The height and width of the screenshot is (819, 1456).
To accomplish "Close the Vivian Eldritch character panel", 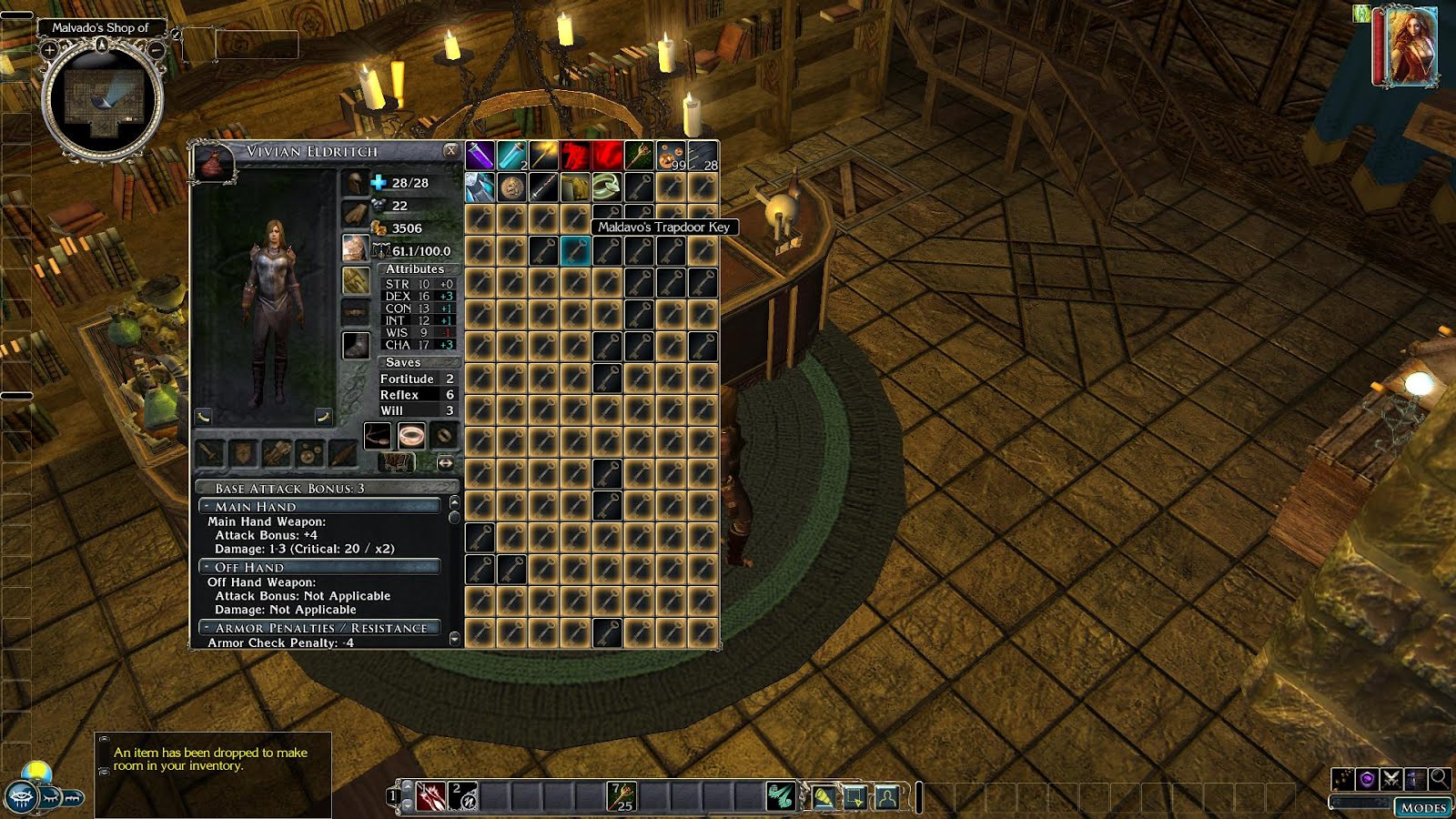I will pyautogui.click(x=450, y=150).
